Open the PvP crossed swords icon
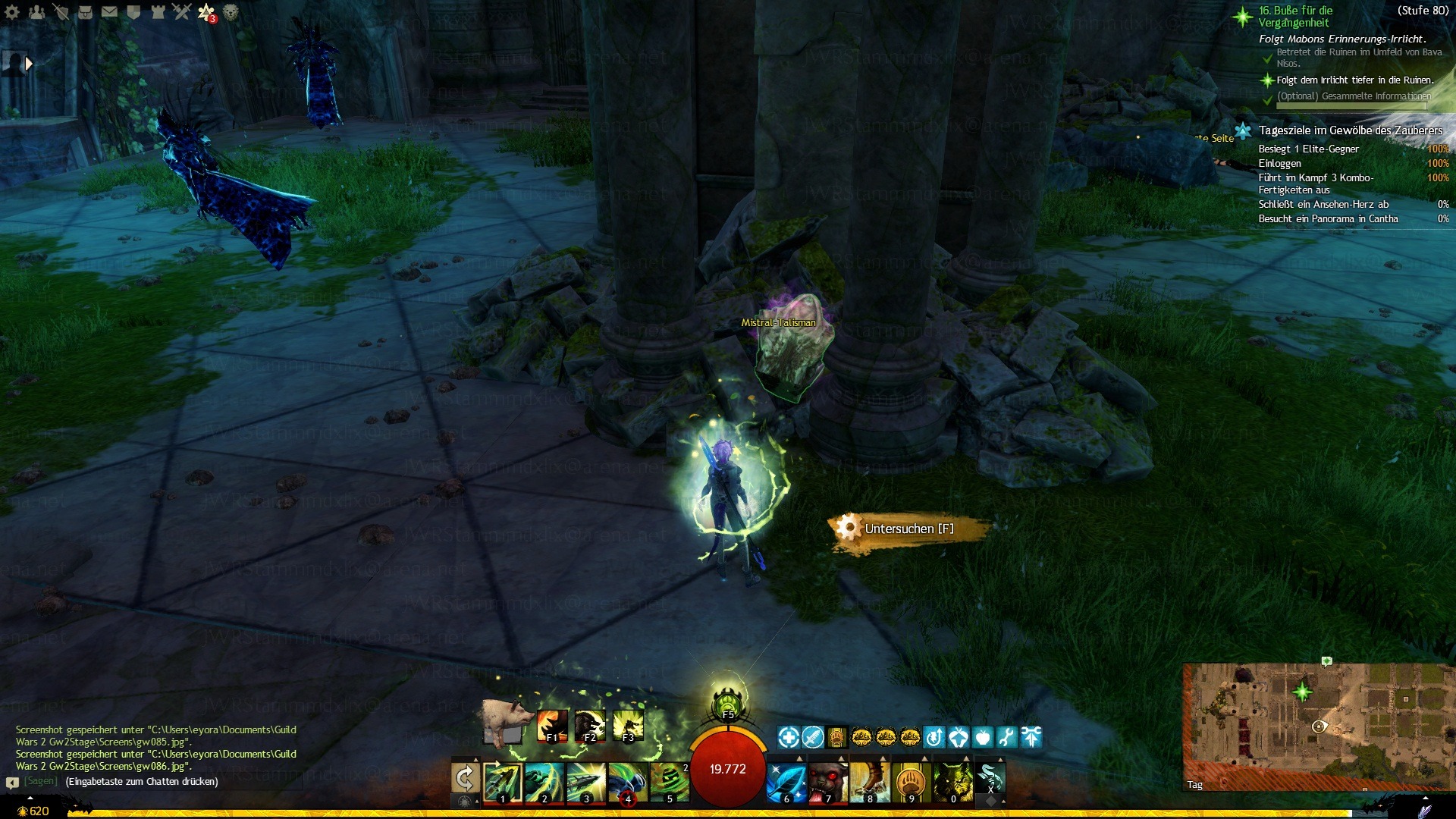This screenshot has height=819, width=1456. [x=182, y=12]
